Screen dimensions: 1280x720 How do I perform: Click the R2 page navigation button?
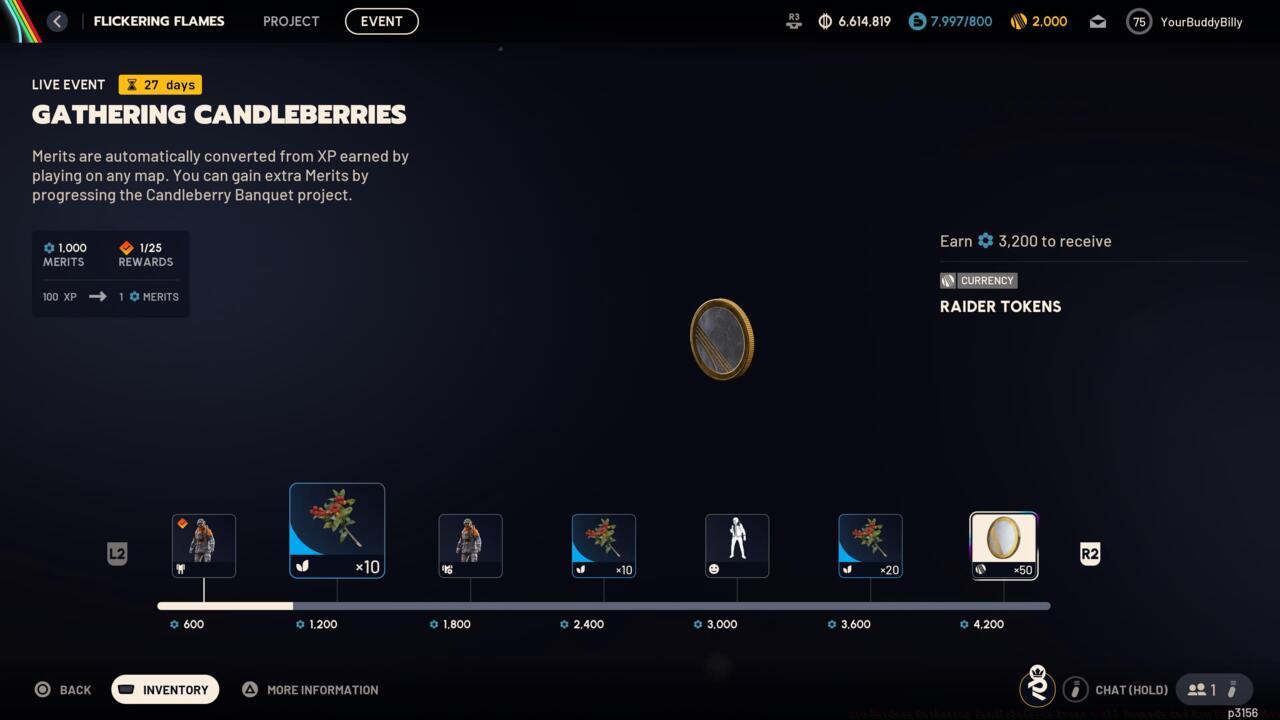pos(1089,553)
